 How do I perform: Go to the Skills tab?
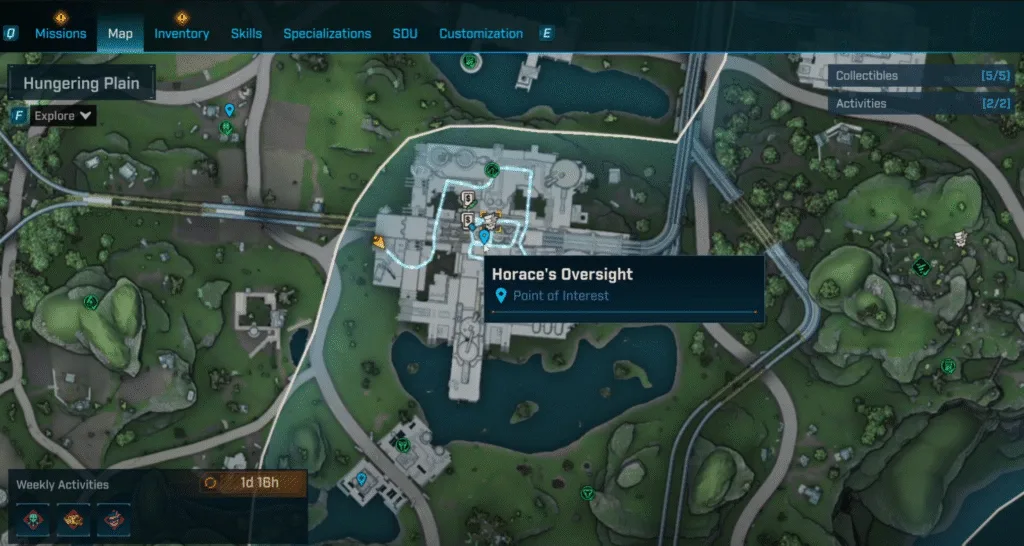coord(246,33)
